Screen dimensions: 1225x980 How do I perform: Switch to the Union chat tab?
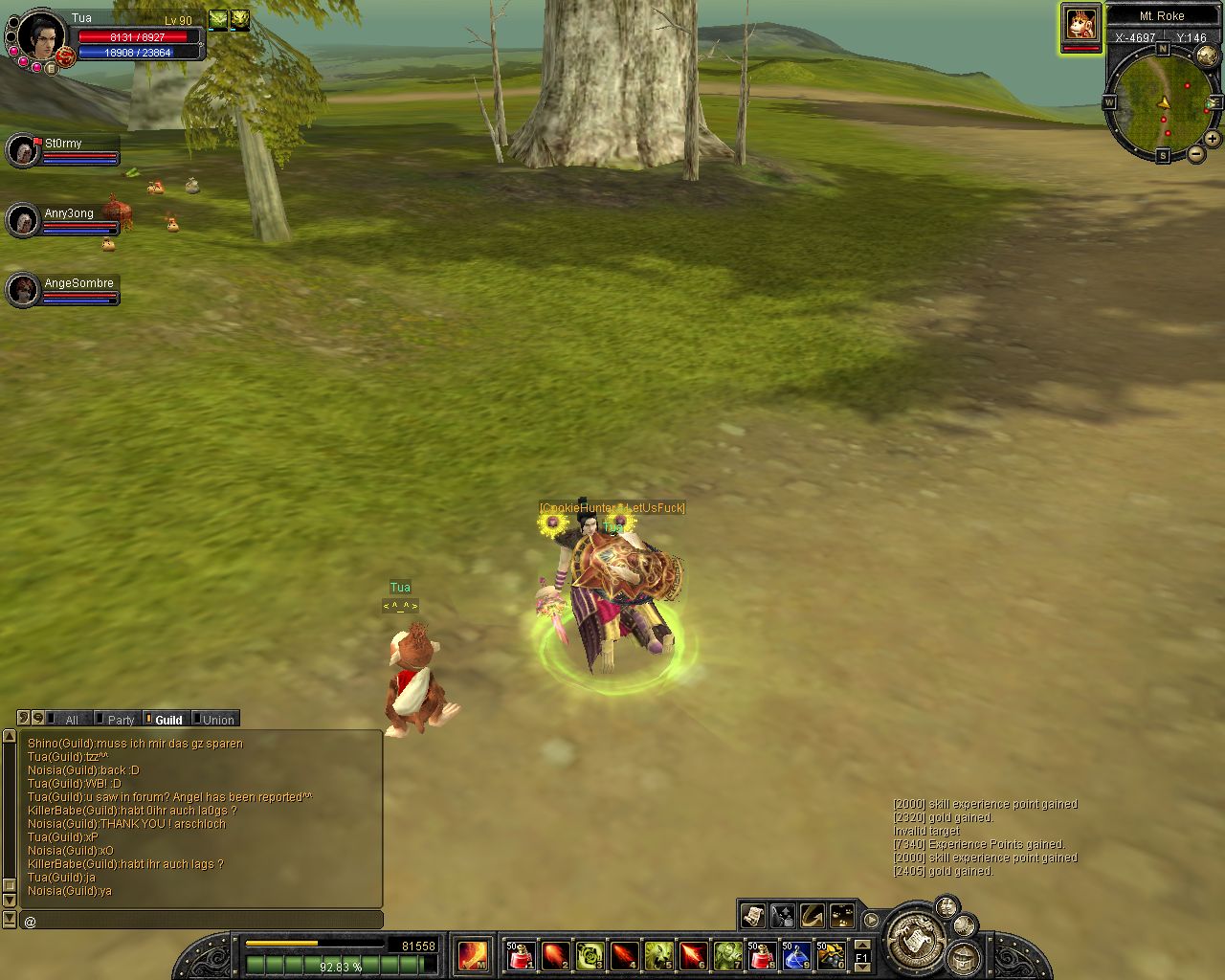click(217, 720)
